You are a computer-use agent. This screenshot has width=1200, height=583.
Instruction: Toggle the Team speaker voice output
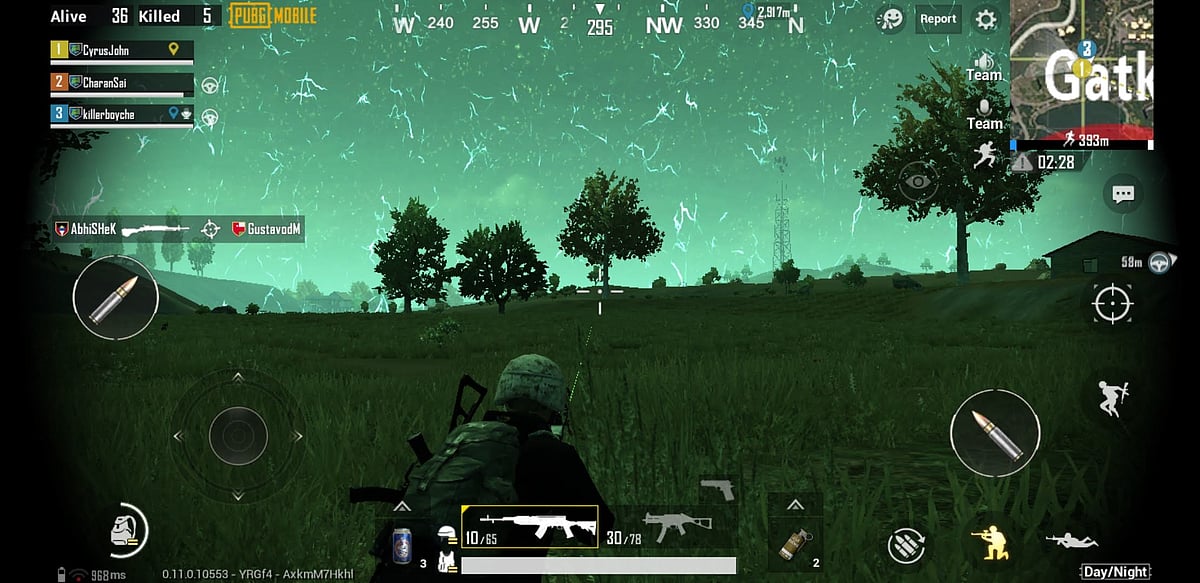tap(984, 66)
